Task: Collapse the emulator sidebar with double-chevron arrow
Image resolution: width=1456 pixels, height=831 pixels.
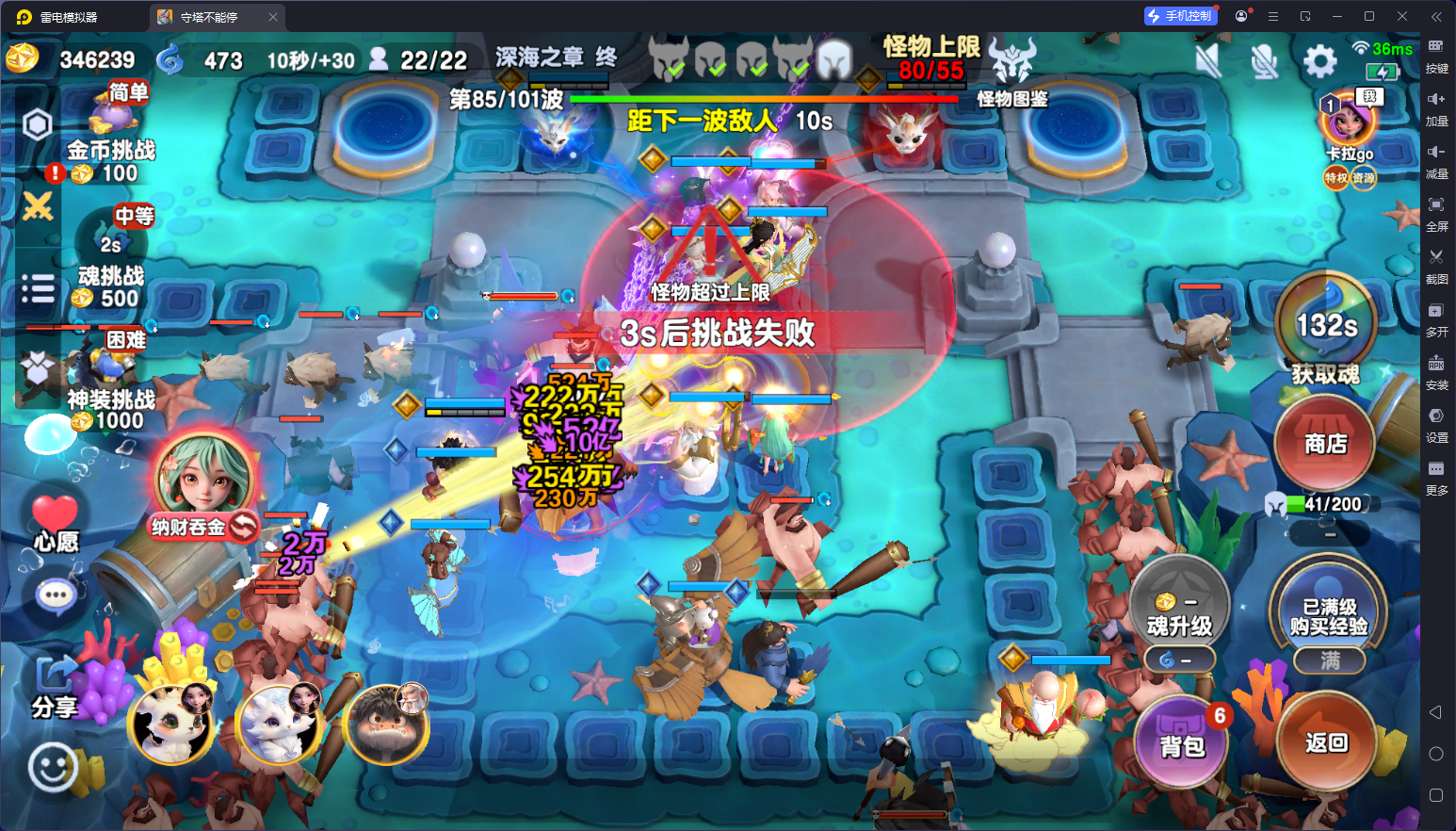Action: coord(1436,16)
